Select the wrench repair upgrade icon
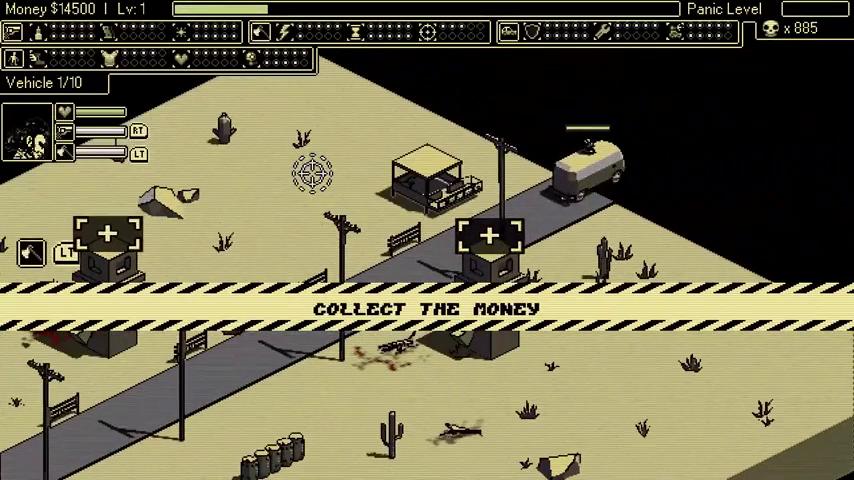 tap(603, 33)
